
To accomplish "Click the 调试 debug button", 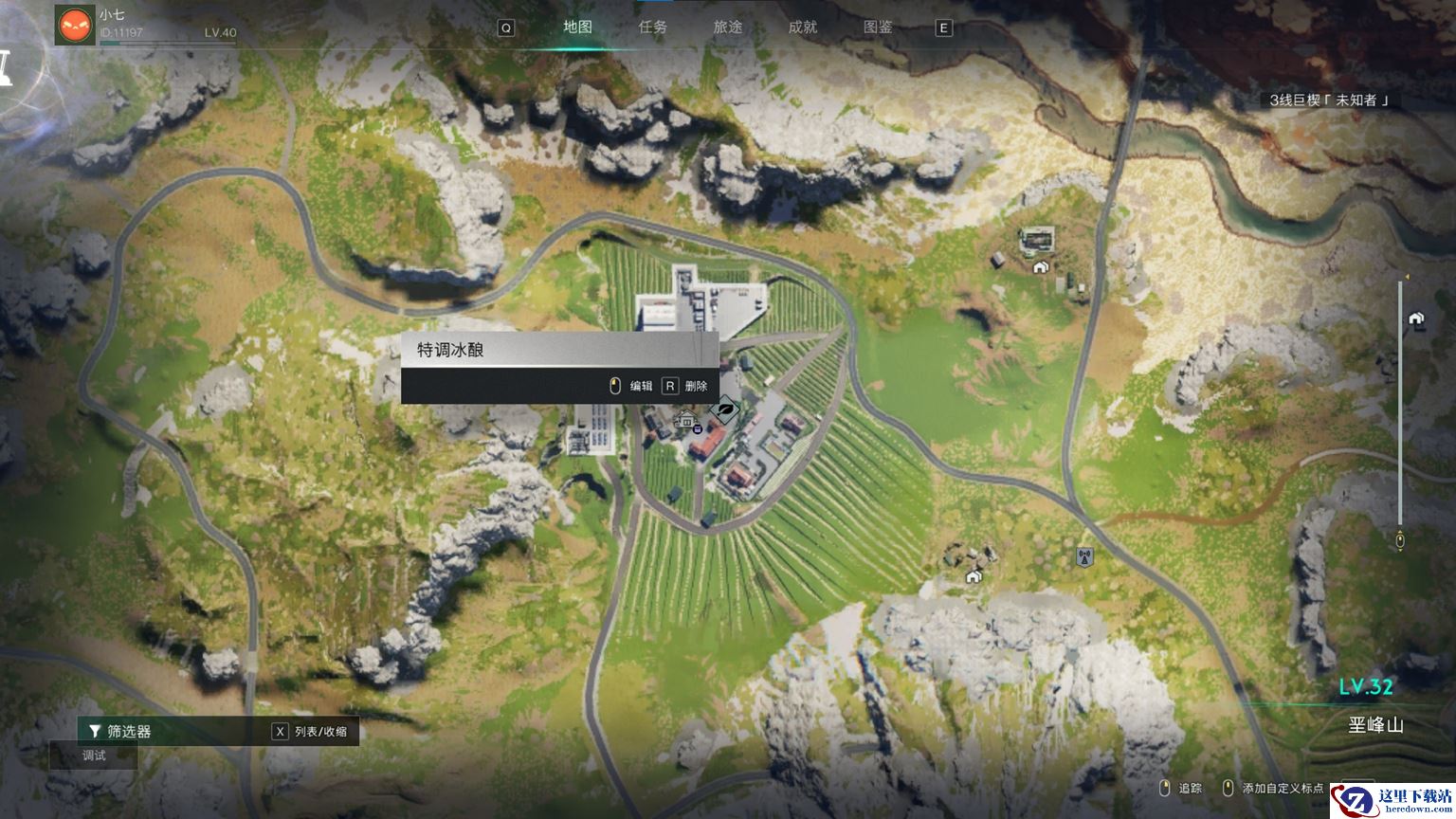I will (x=94, y=755).
